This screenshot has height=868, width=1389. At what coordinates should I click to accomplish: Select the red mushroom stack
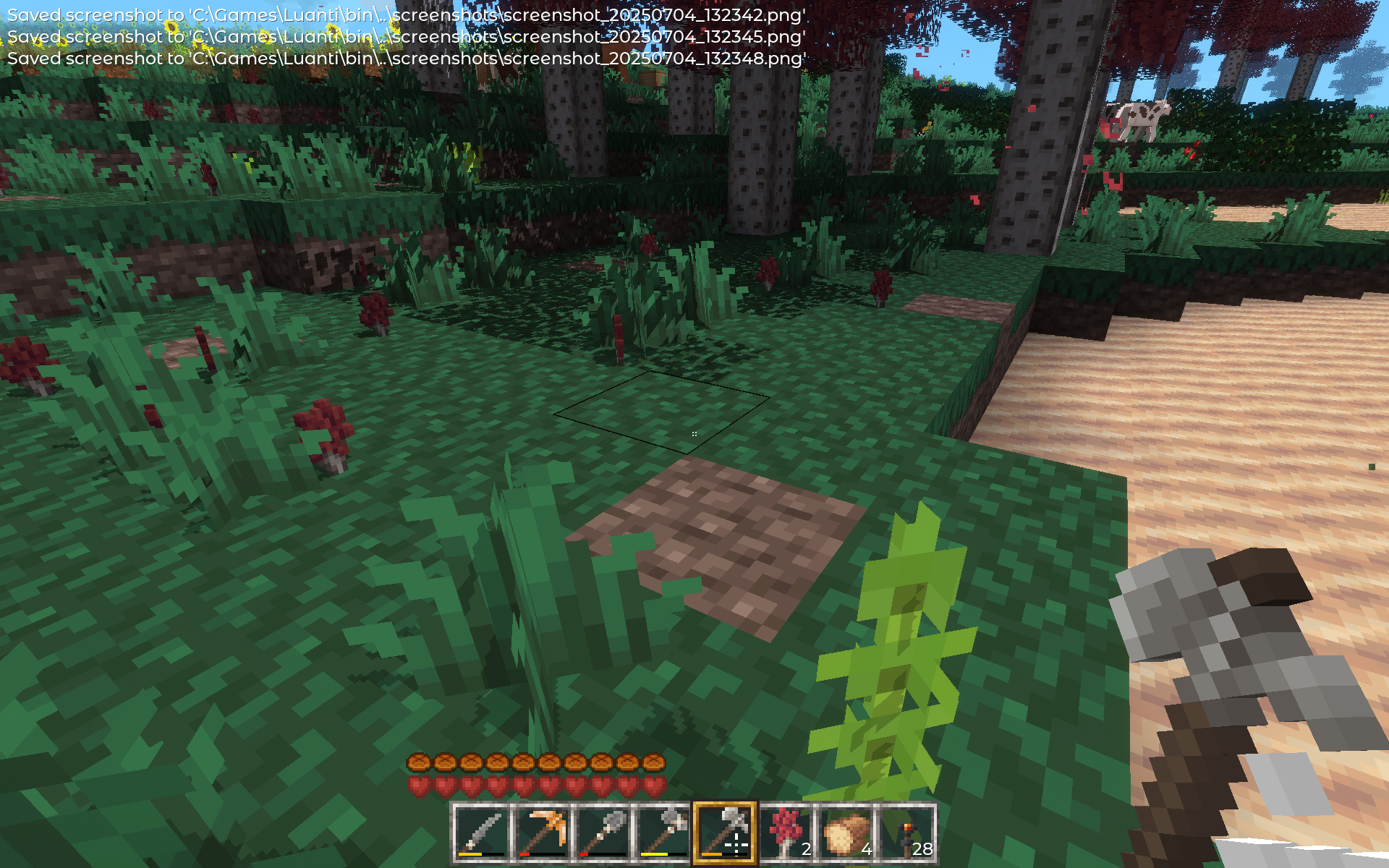tap(786, 833)
